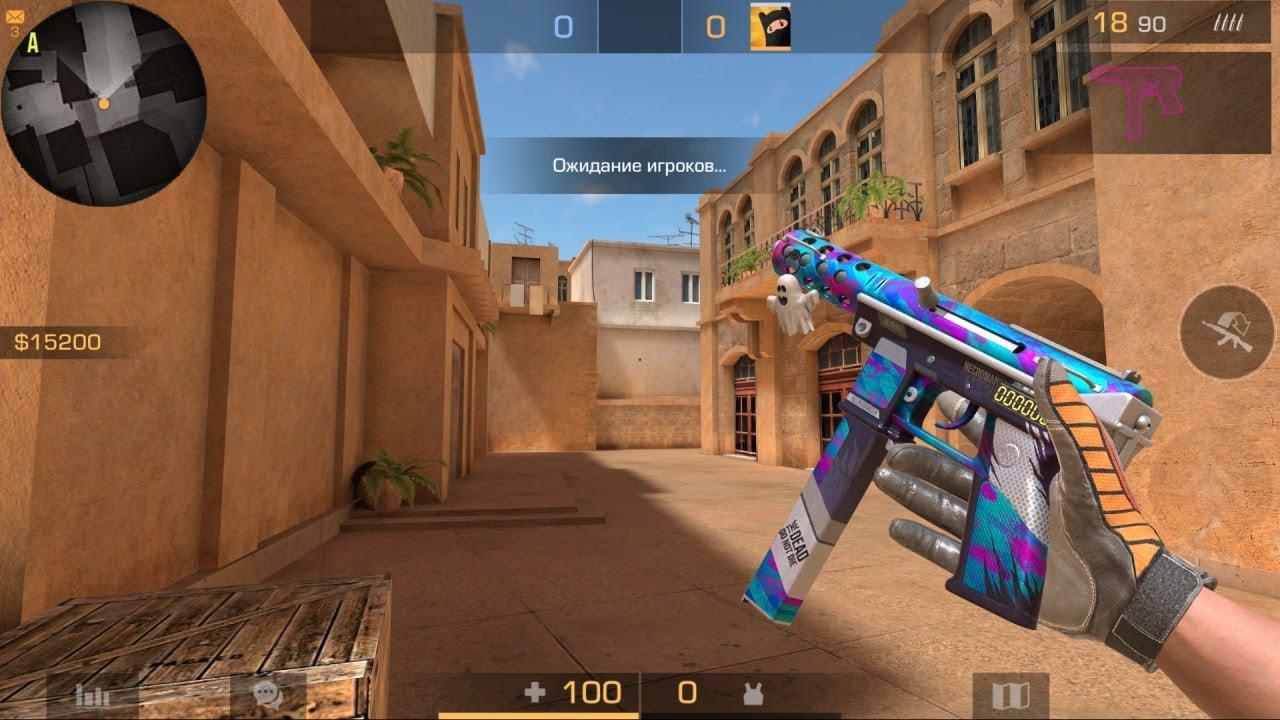Click the ninja player avatar
Image resolution: width=1280 pixels, height=720 pixels.
point(770,27)
